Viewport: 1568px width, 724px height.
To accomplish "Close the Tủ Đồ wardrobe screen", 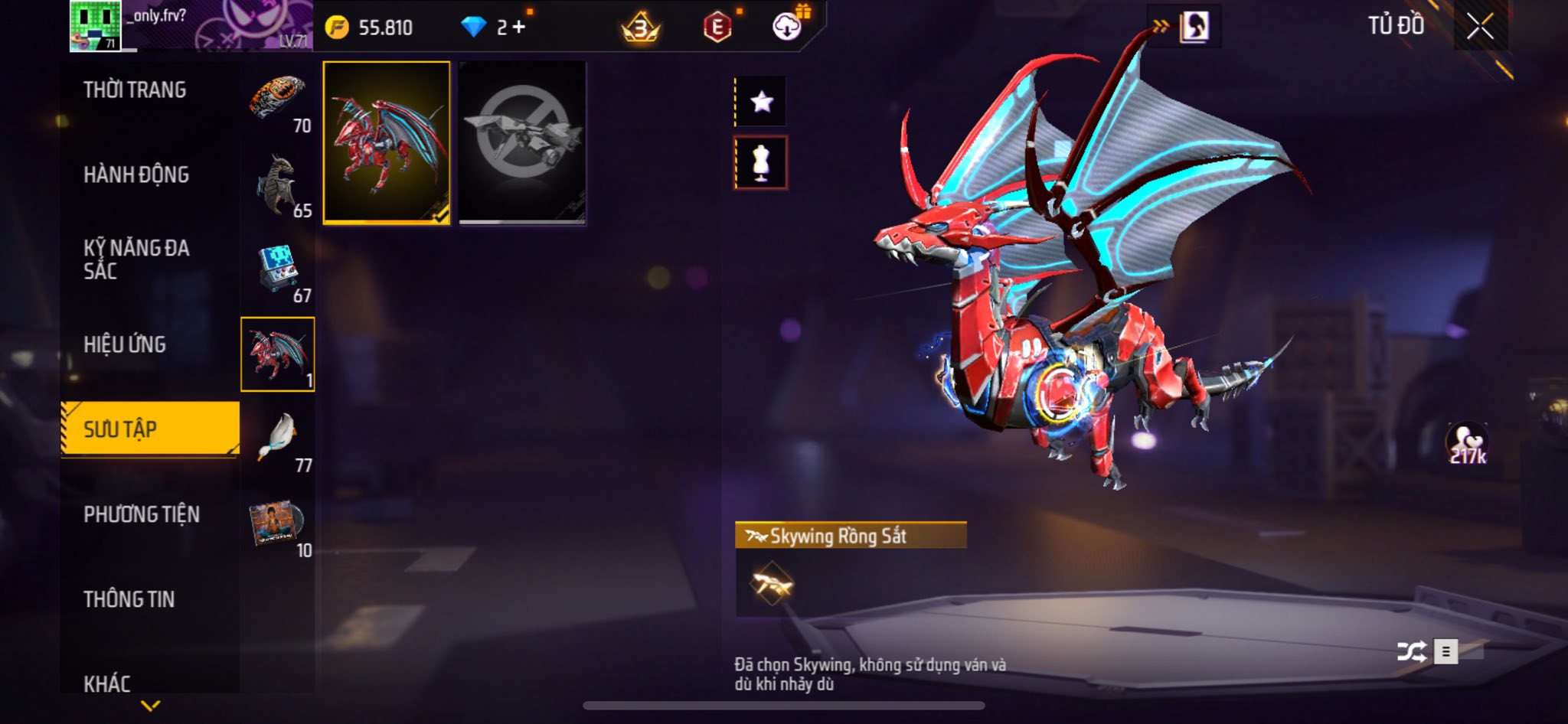I will pyautogui.click(x=1480, y=27).
